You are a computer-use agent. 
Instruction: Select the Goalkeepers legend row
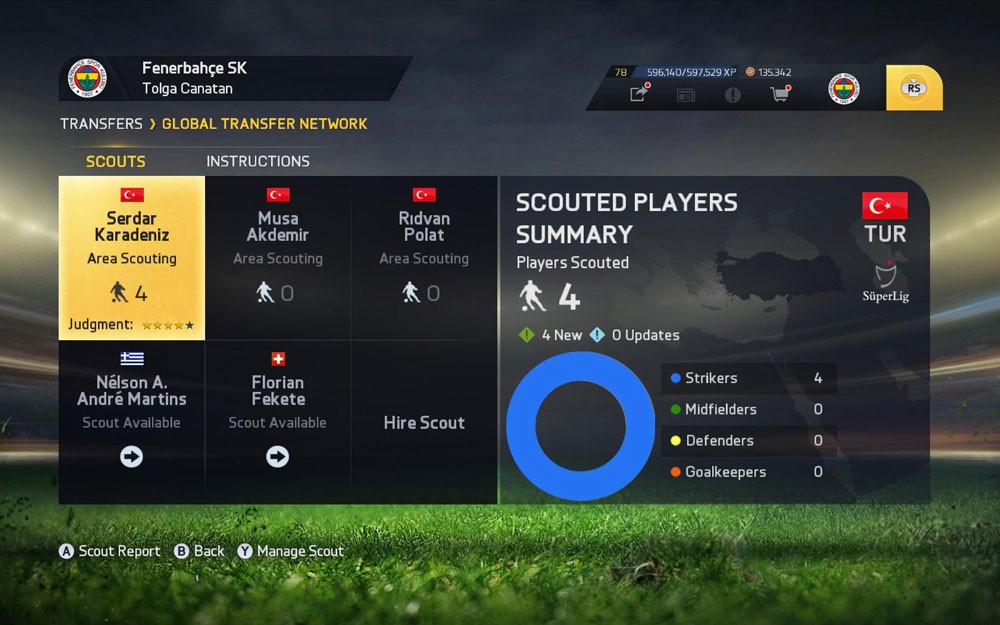click(748, 472)
